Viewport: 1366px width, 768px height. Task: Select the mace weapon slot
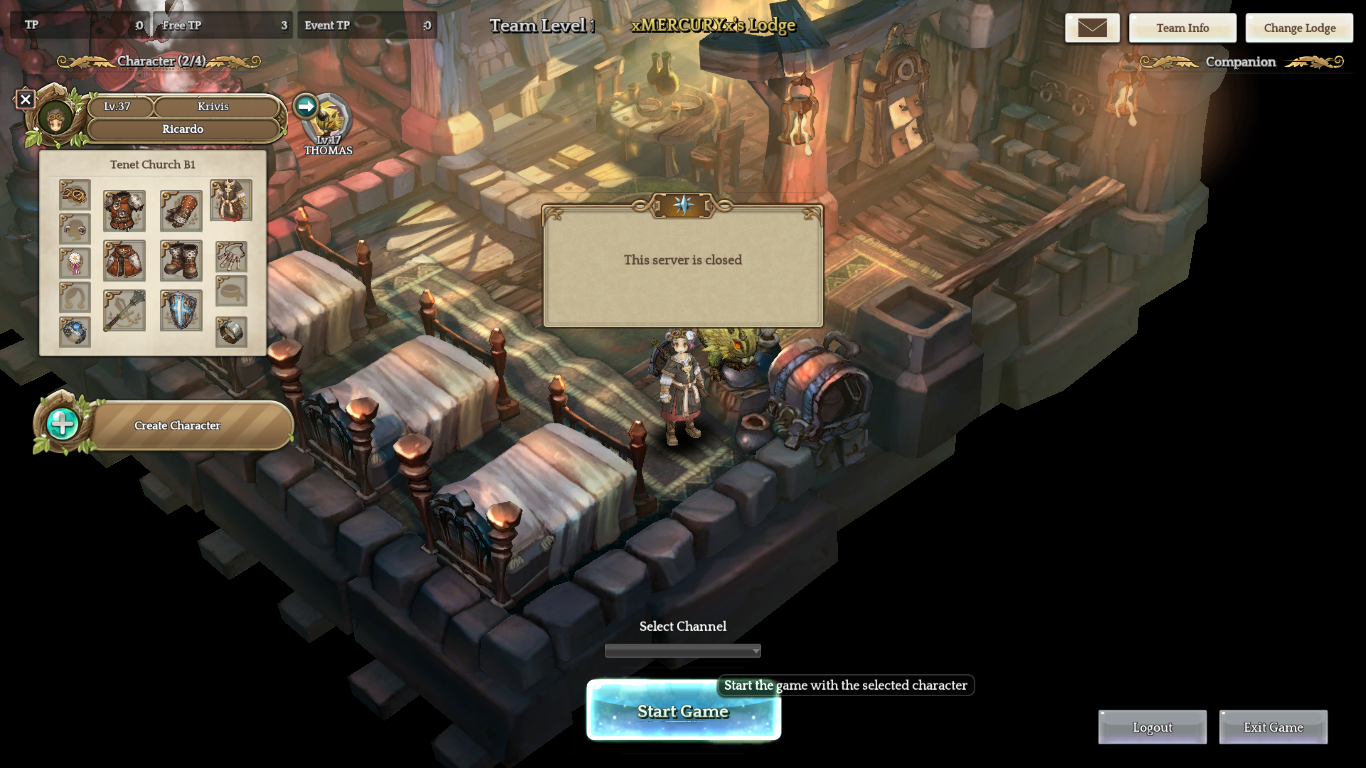(124, 311)
